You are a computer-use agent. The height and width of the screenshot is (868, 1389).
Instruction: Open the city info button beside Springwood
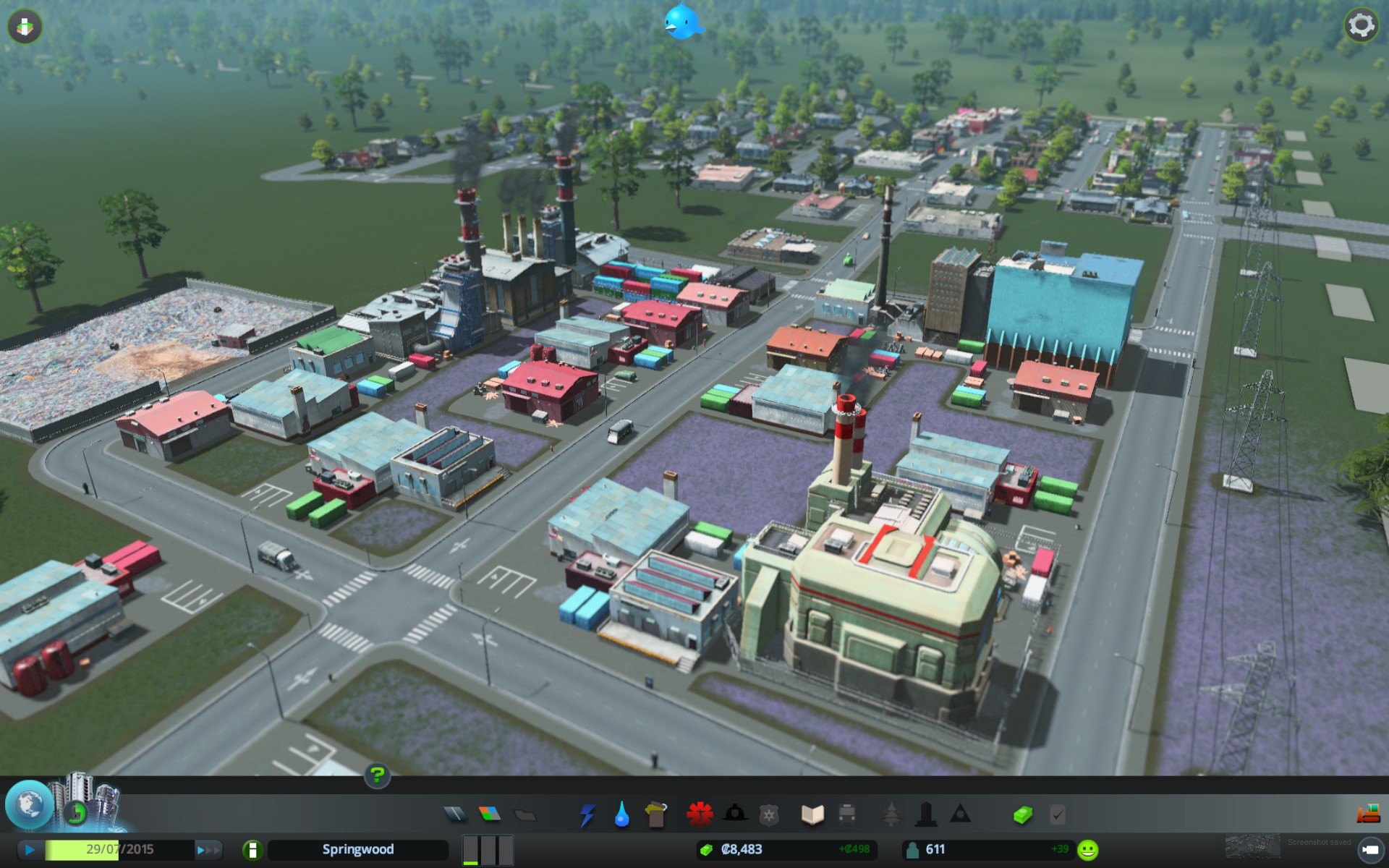[x=252, y=849]
